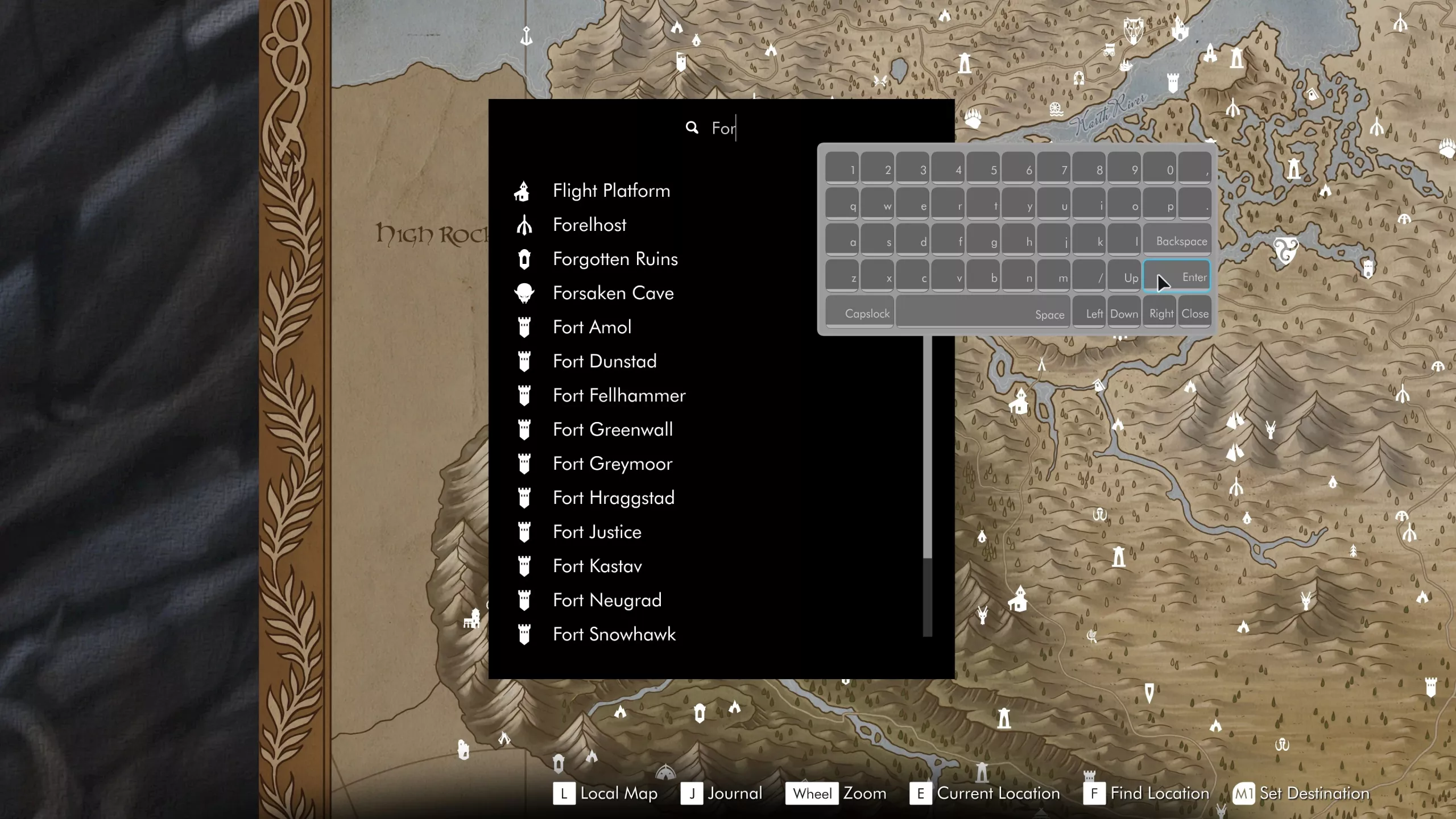
Task: Select Forelhost from the search results
Action: point(589,225)
